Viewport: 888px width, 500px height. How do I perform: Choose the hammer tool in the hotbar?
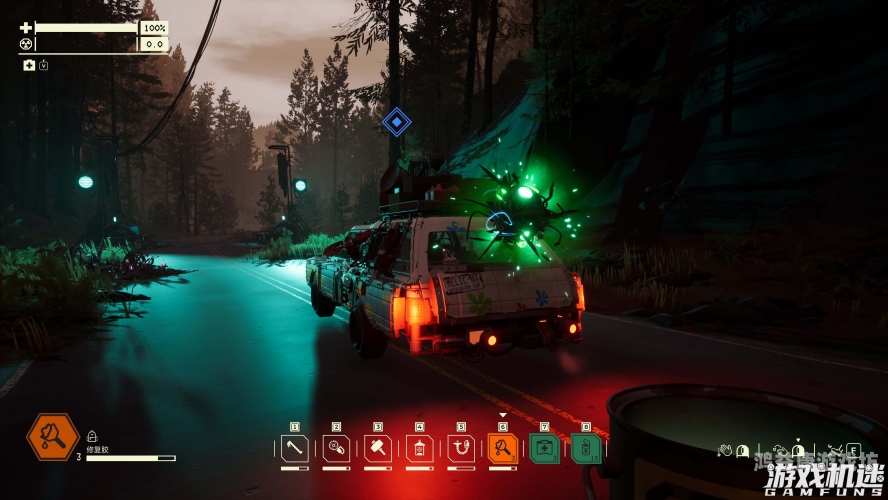378,448
